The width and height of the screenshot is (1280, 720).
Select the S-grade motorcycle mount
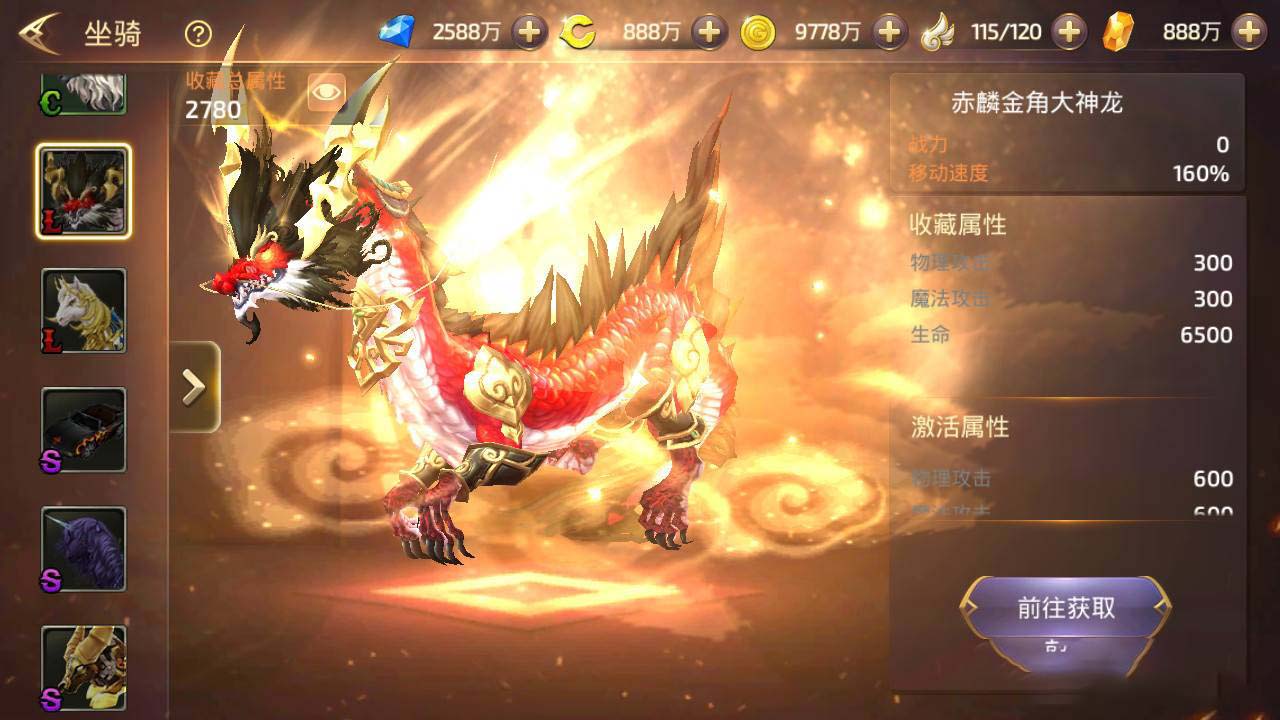[x=84, y=428]
